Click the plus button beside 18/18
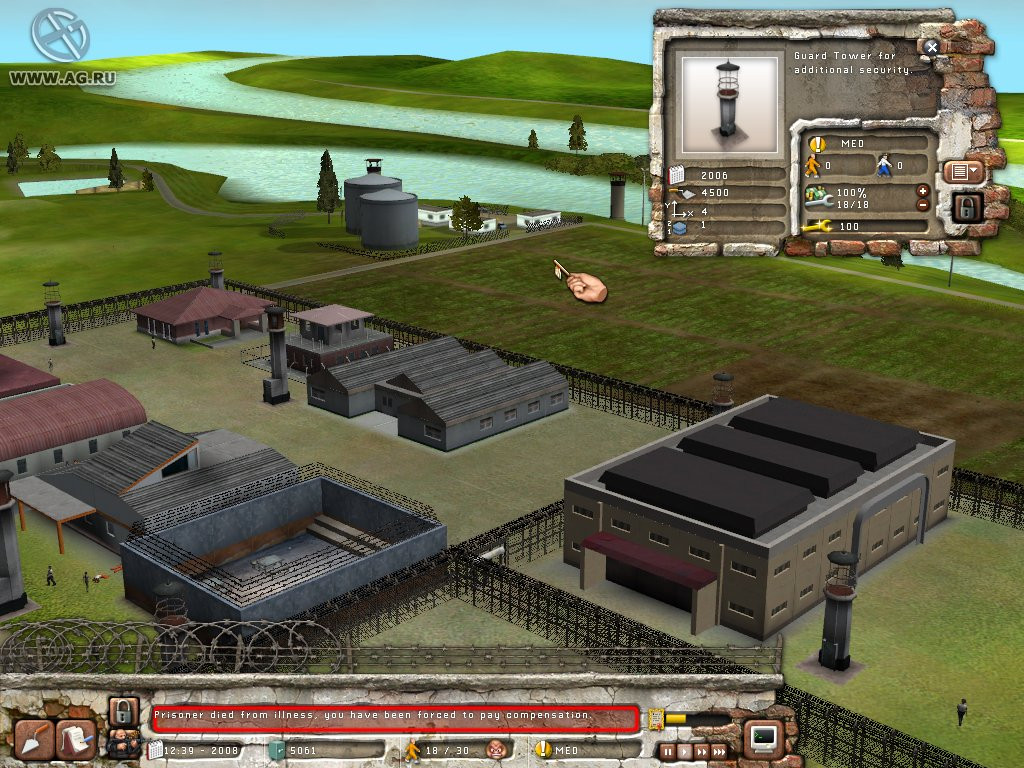 [922, 190]
